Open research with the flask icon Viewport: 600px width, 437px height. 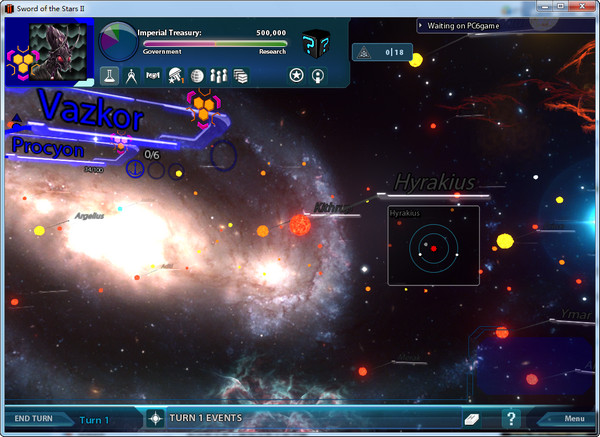[110, 75]
